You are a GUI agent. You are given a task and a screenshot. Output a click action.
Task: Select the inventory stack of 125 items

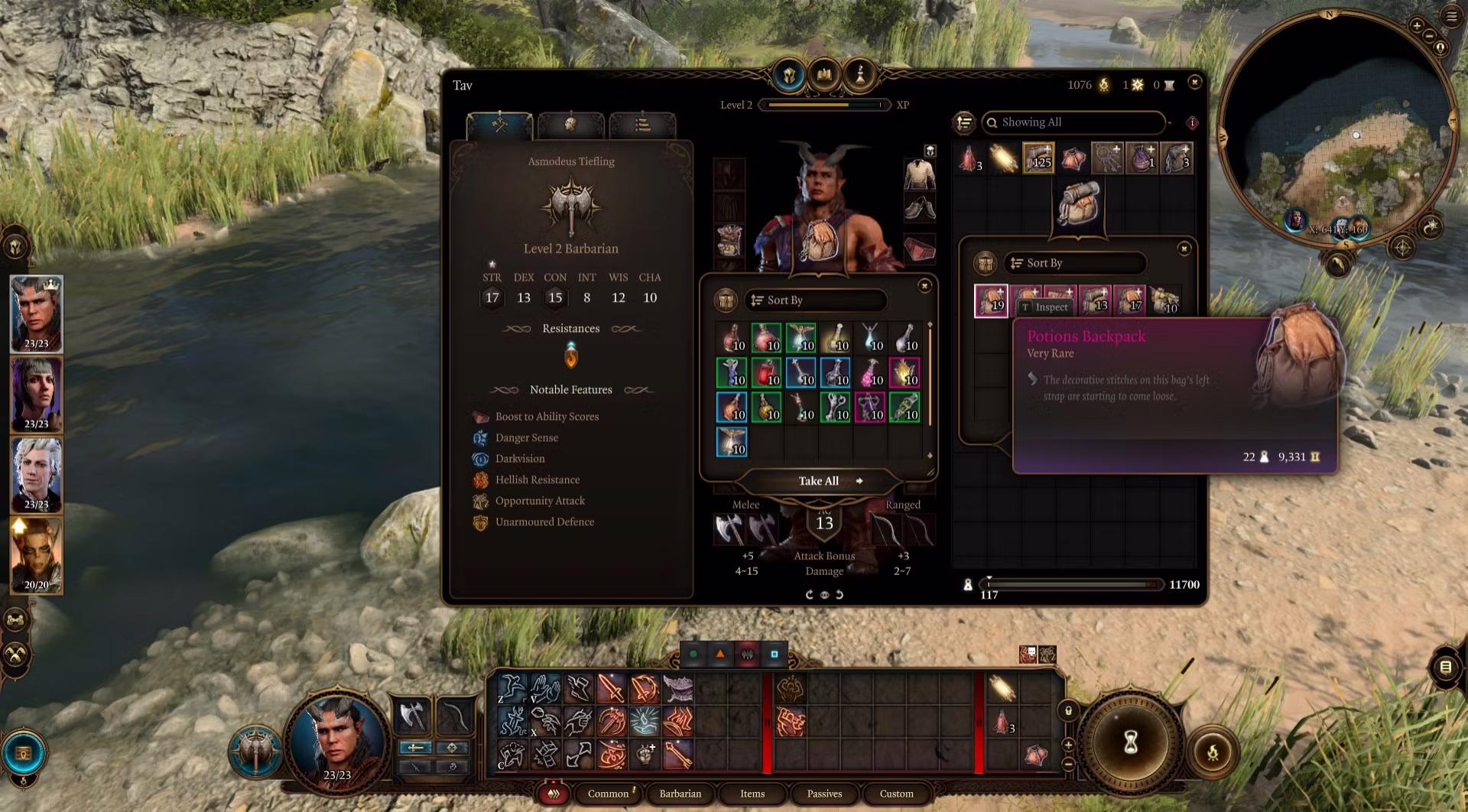click(1038, 158)
